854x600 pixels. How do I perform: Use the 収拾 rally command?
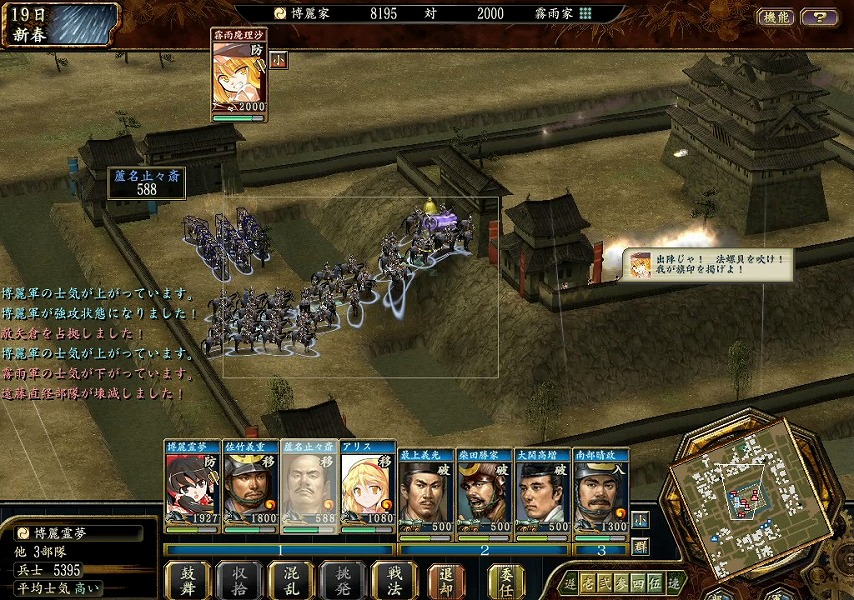pyautogui.click(x=240, y=580)
